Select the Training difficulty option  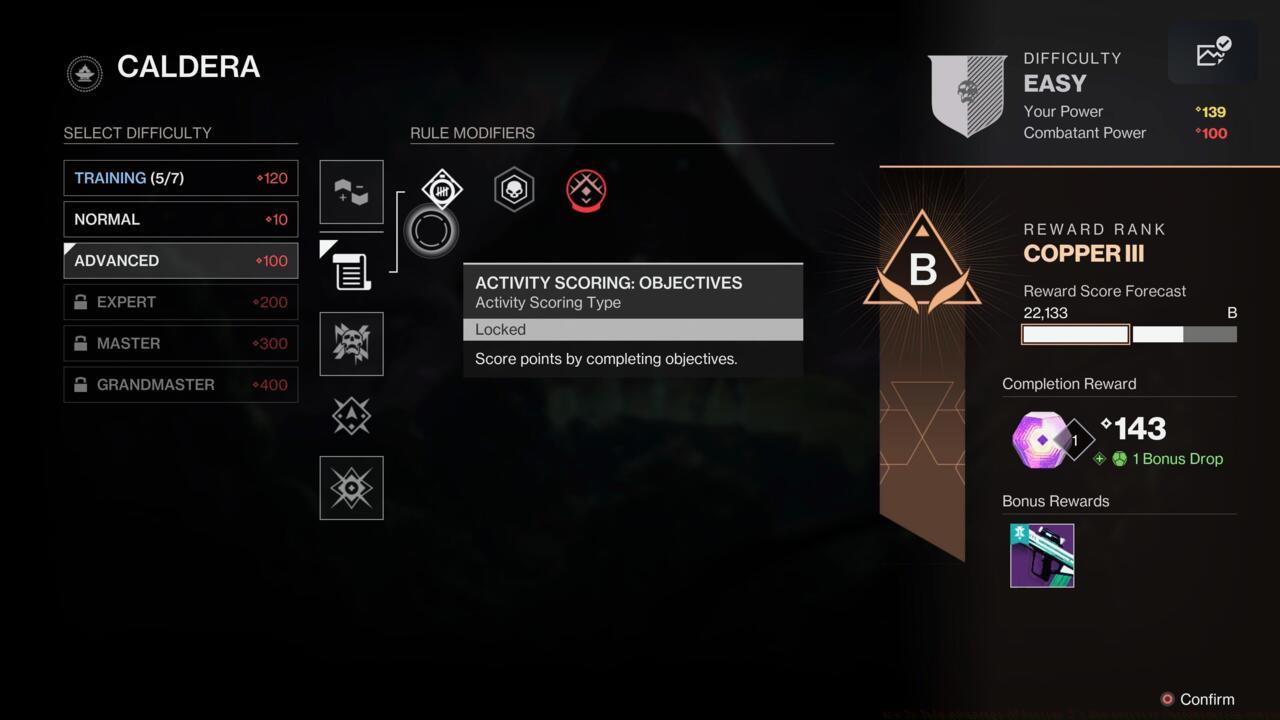coord(180,177)
